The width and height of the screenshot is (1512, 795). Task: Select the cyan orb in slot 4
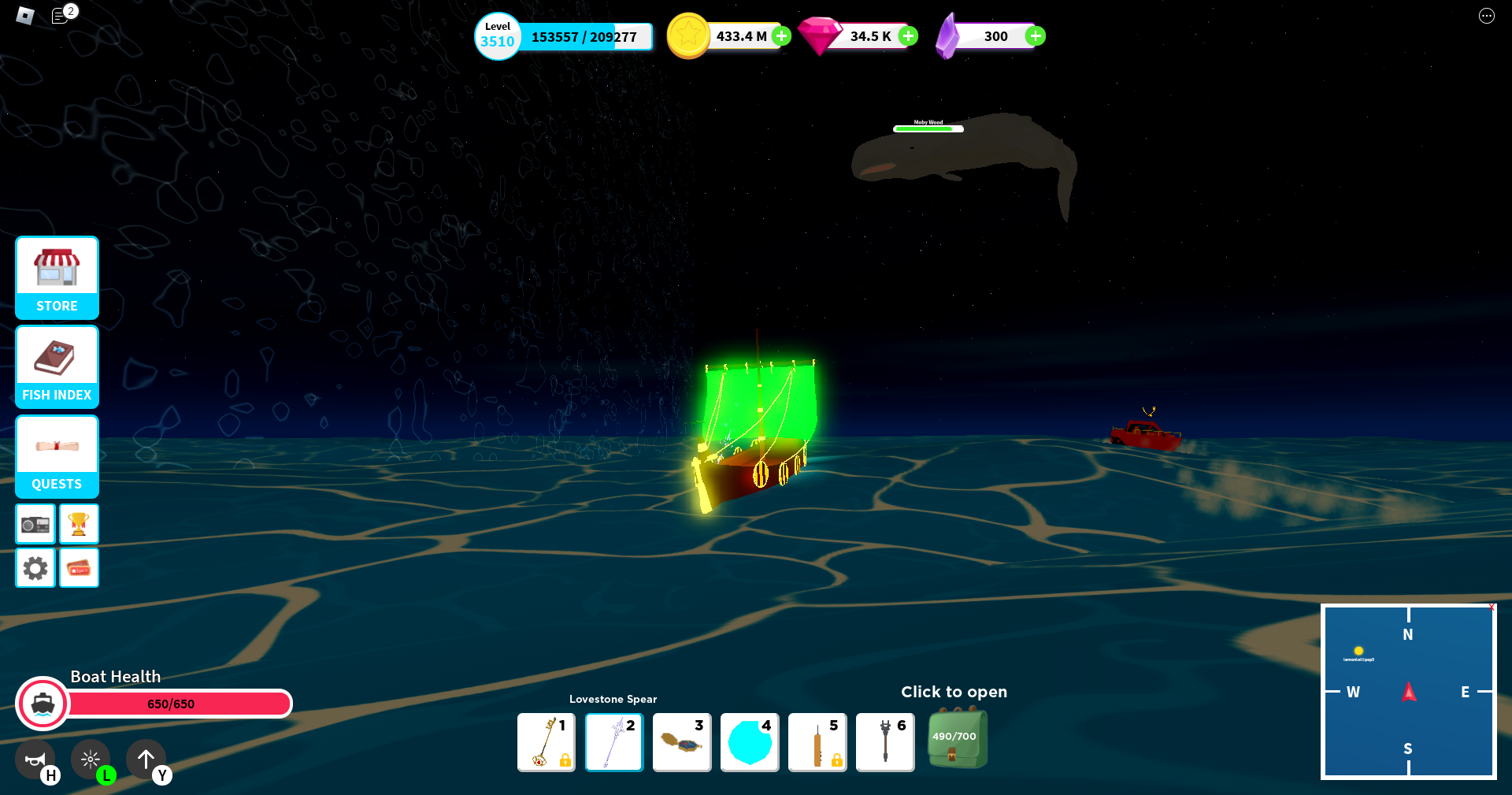[750, 742]
